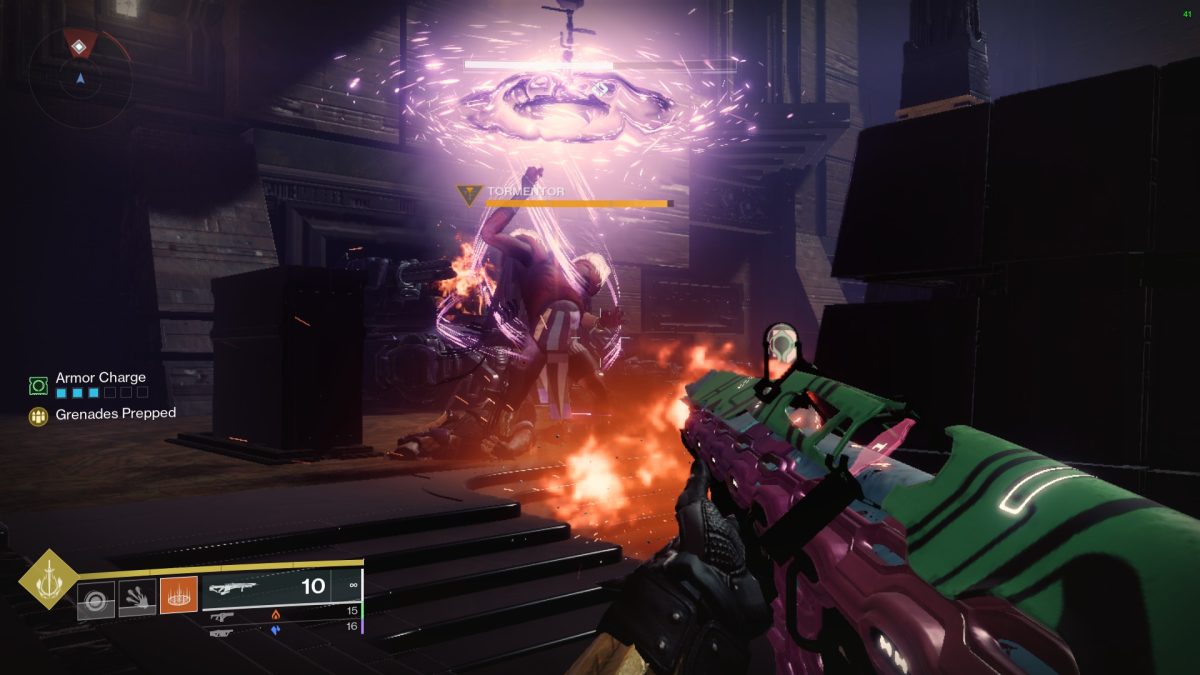Inspect the green Armor Charge buff icon
Image resolution: width=1200 pixels, height=675 pixels.
pos(39,385)
